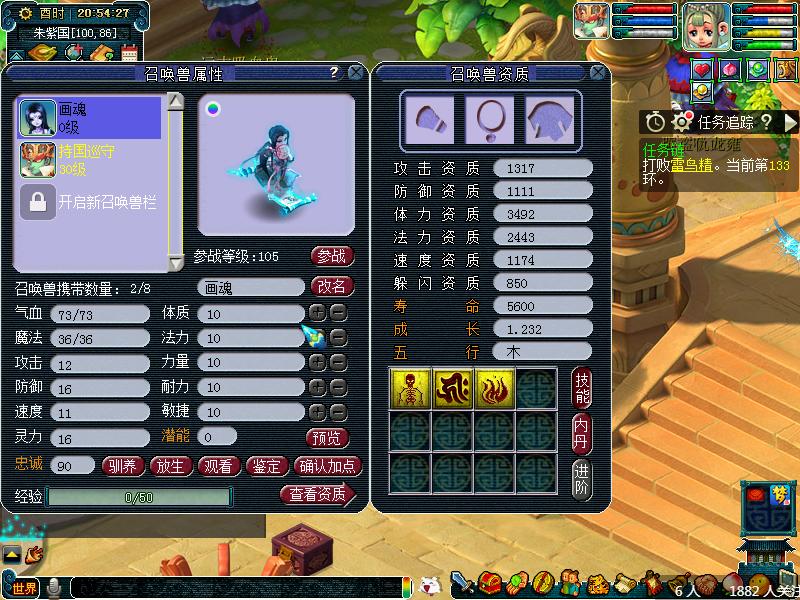Open the 内丹 inner core tab
The height and width of the screenshot is (600, 800).
click(582, 434)
